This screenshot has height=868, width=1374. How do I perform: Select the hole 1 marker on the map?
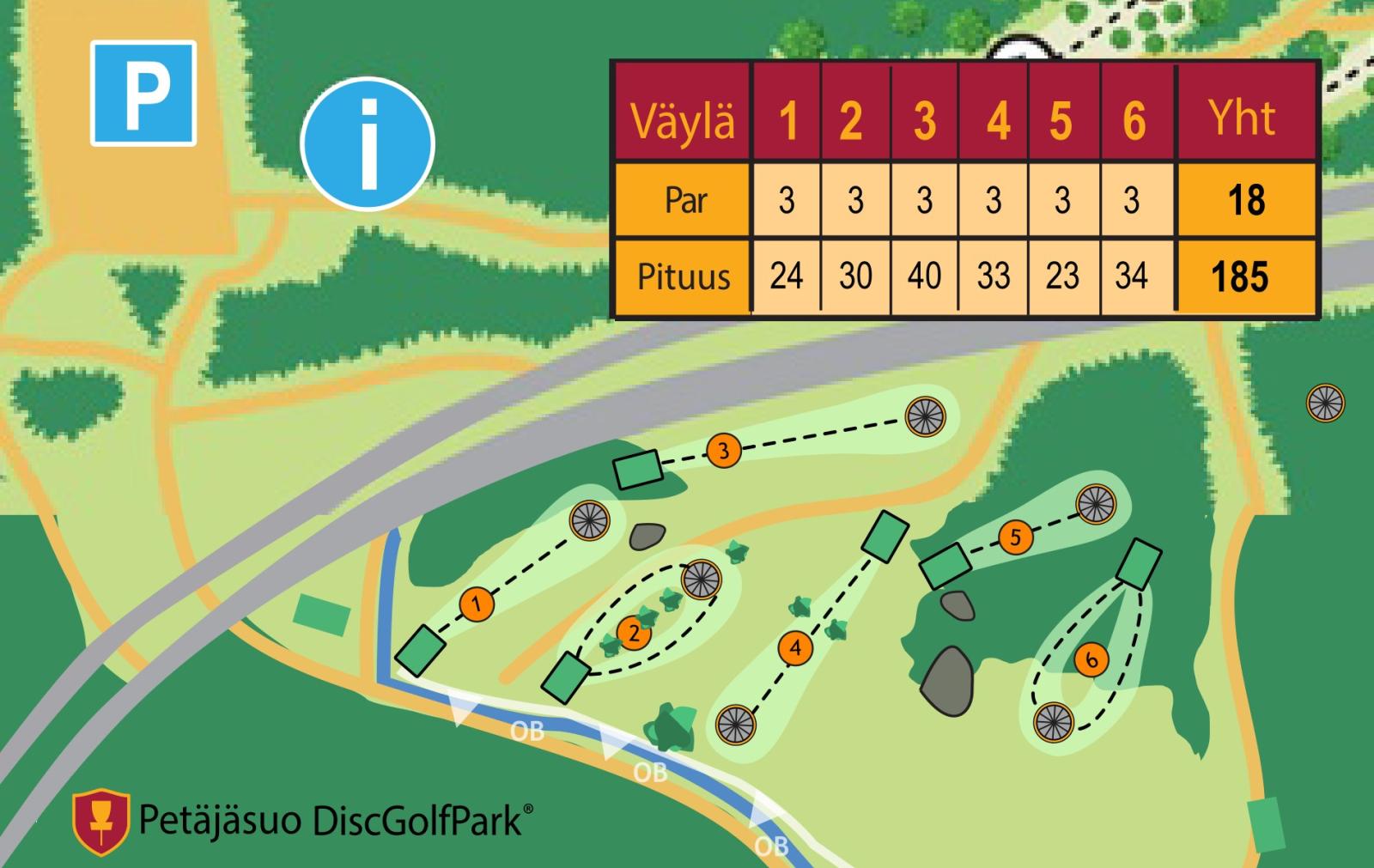tap(477, 604)
